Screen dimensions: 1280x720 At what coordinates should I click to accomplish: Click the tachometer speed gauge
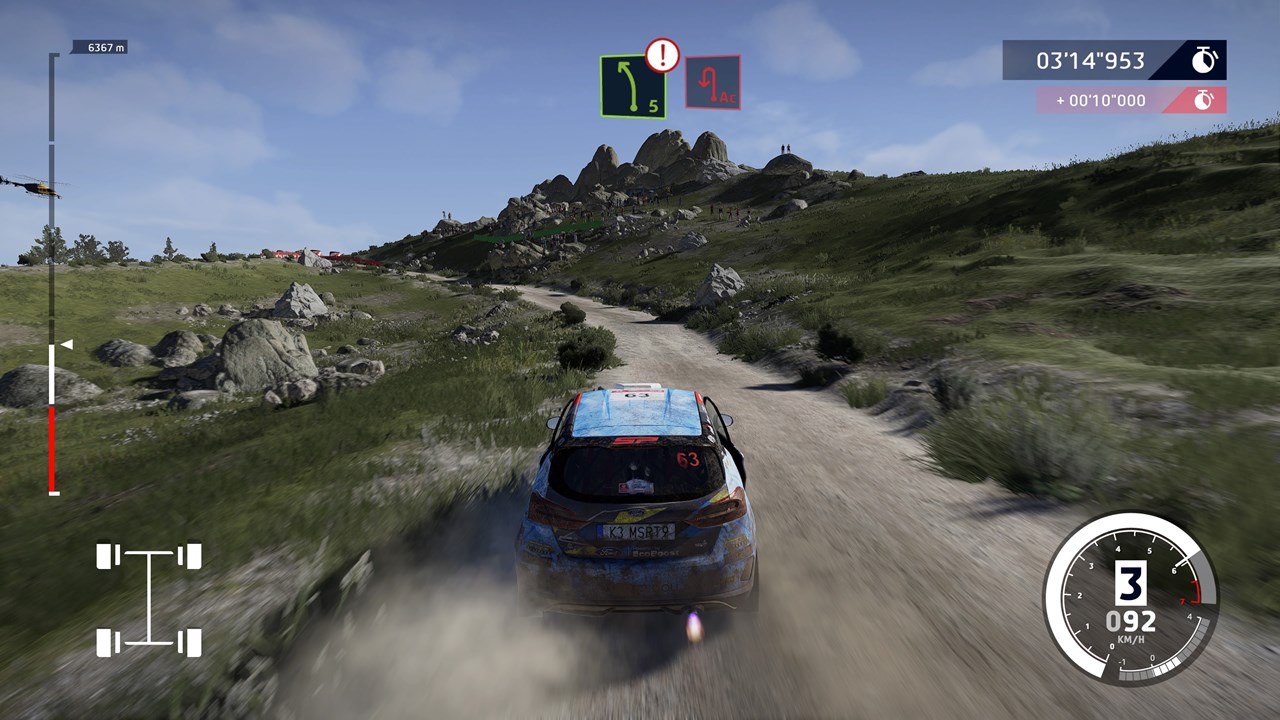coord(1130,599)
